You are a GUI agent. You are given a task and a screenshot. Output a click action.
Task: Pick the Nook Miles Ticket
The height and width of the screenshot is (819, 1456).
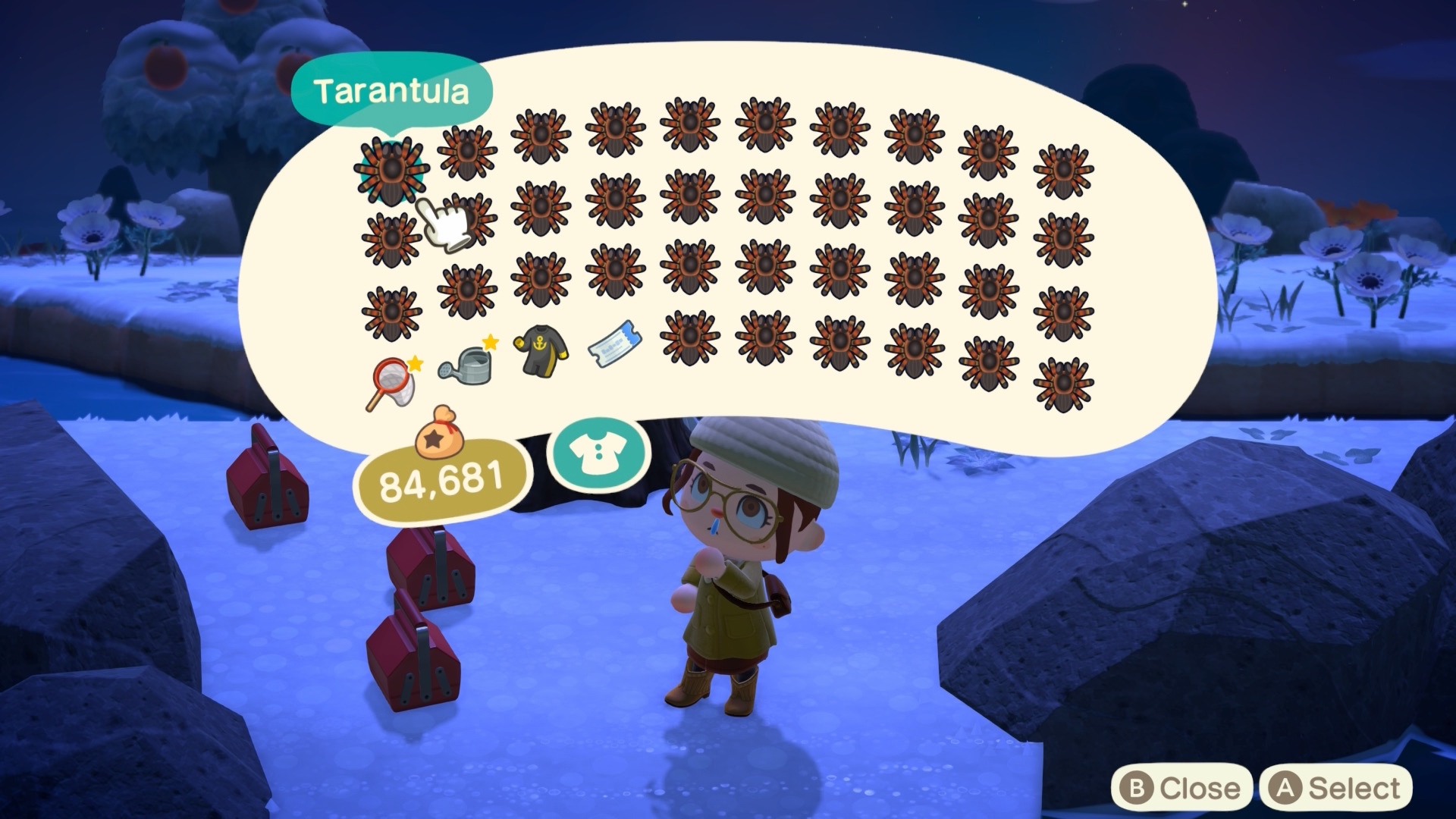[614, 344]
